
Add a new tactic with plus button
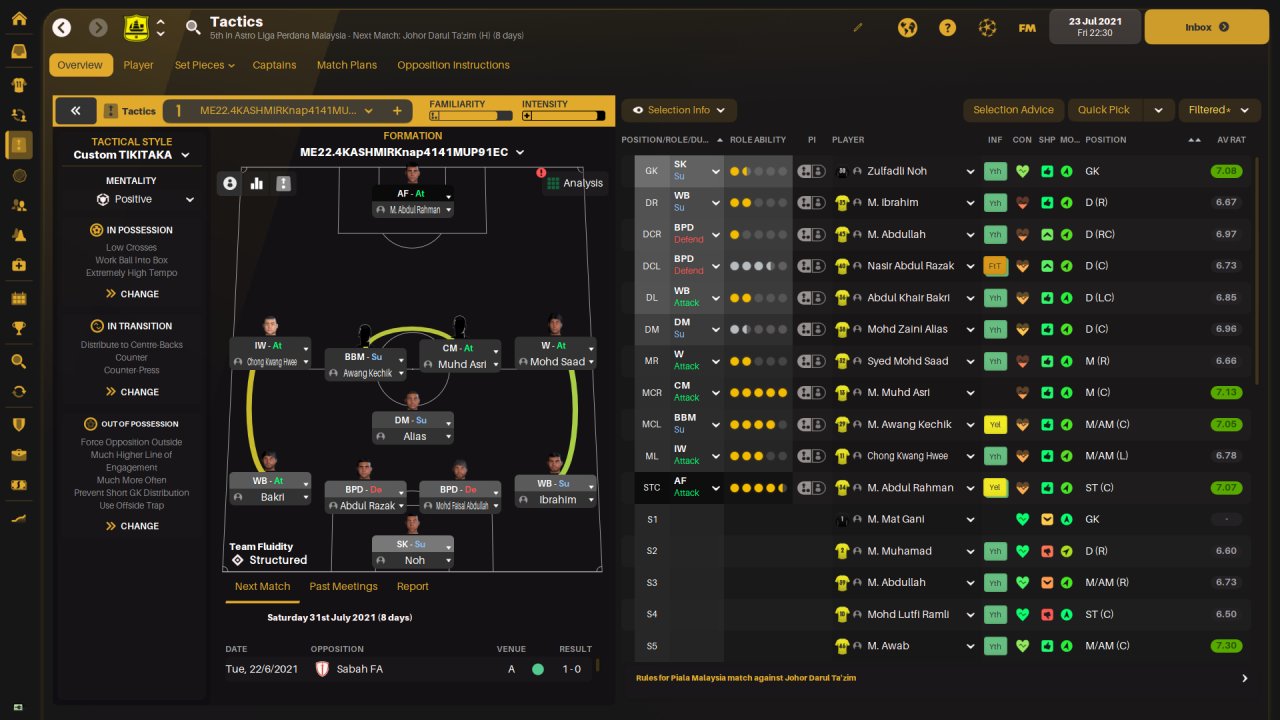397,111
